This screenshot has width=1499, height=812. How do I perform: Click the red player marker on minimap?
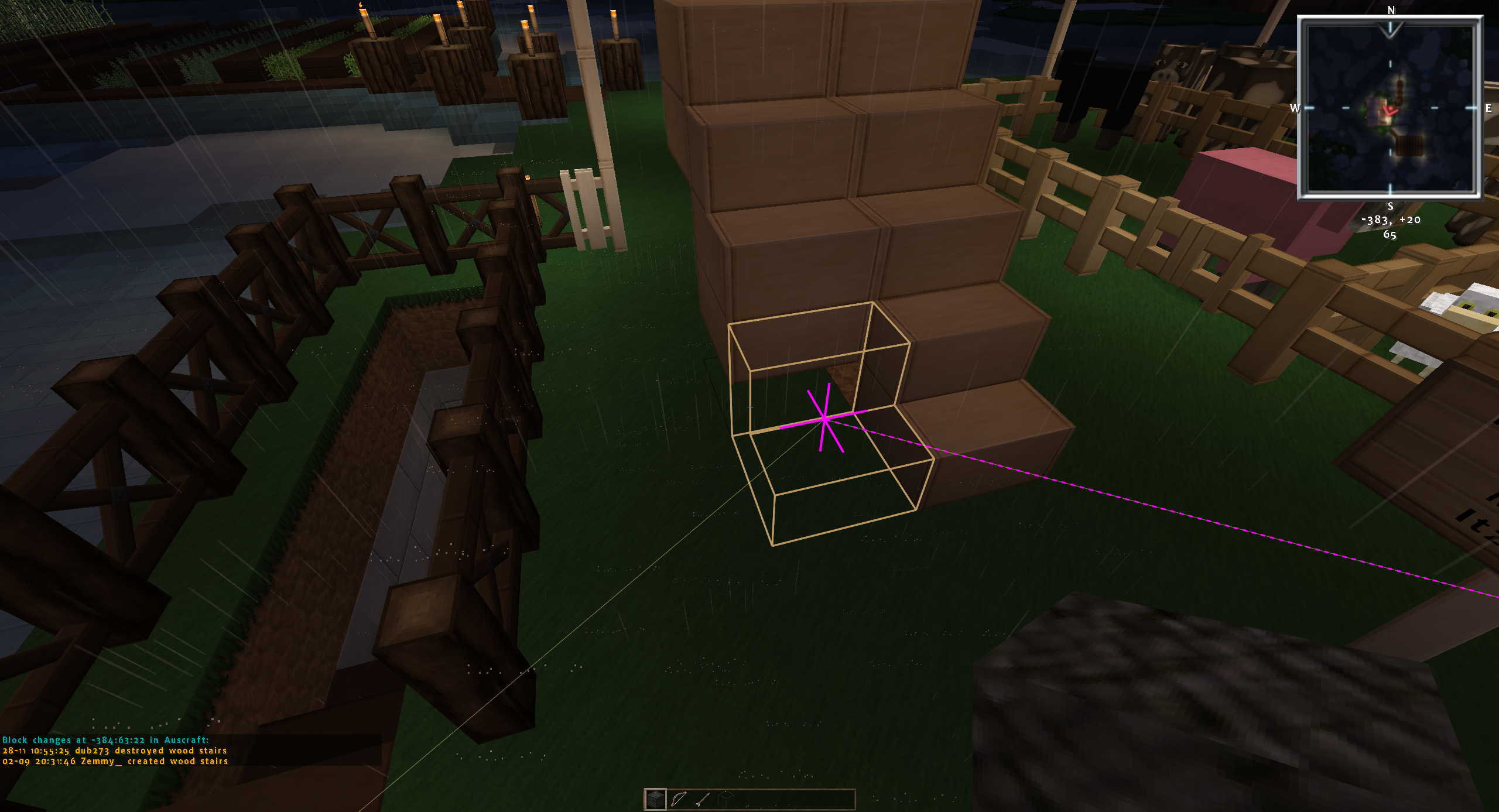1390,110
